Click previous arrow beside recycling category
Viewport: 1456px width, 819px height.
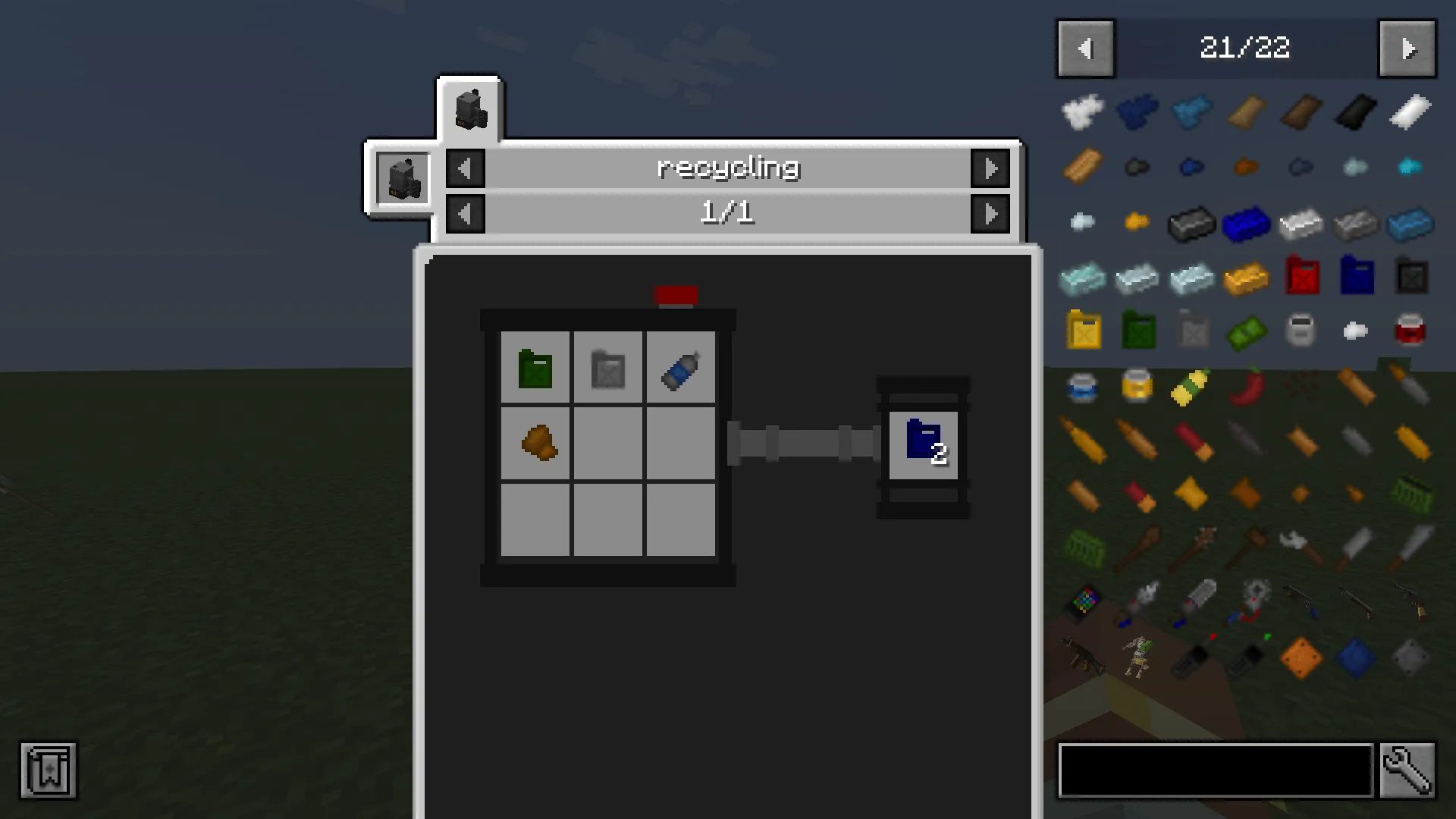click(x=465, y=168)
